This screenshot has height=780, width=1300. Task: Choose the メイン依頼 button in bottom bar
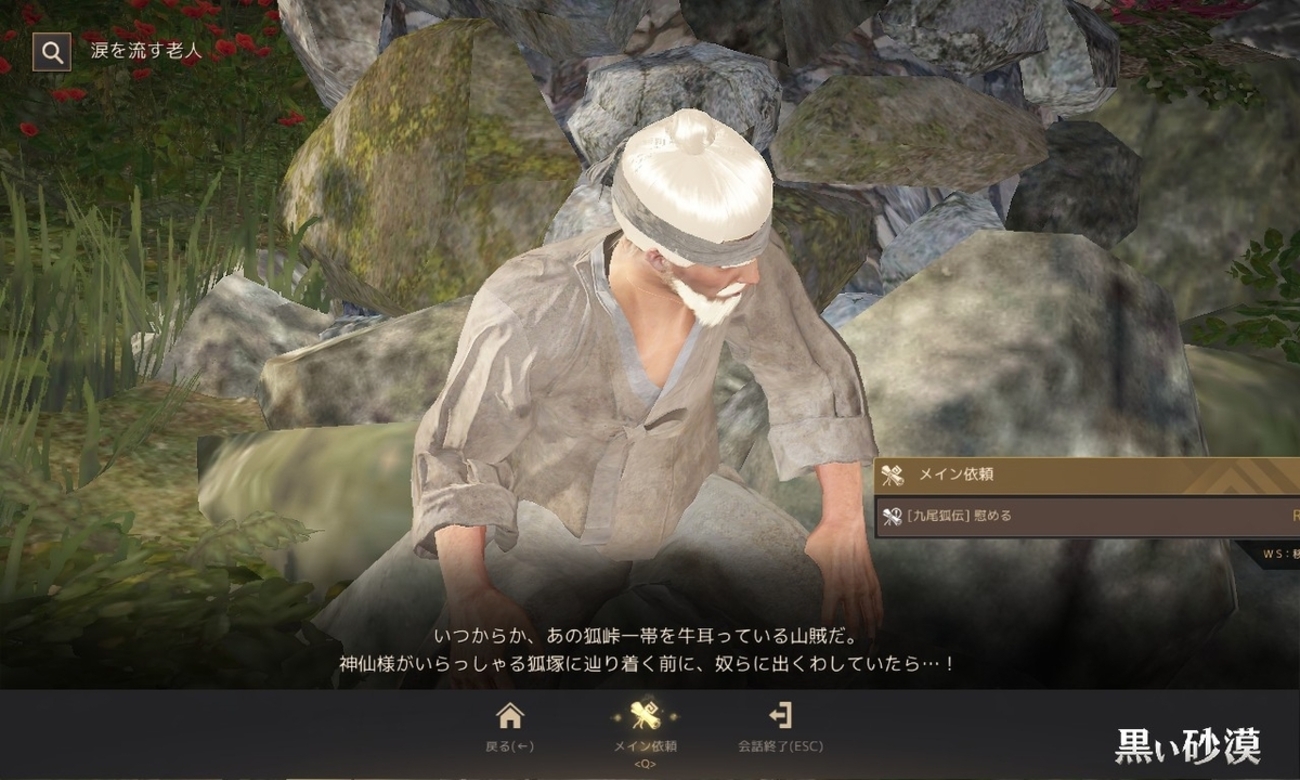click(x=645, y=726)
